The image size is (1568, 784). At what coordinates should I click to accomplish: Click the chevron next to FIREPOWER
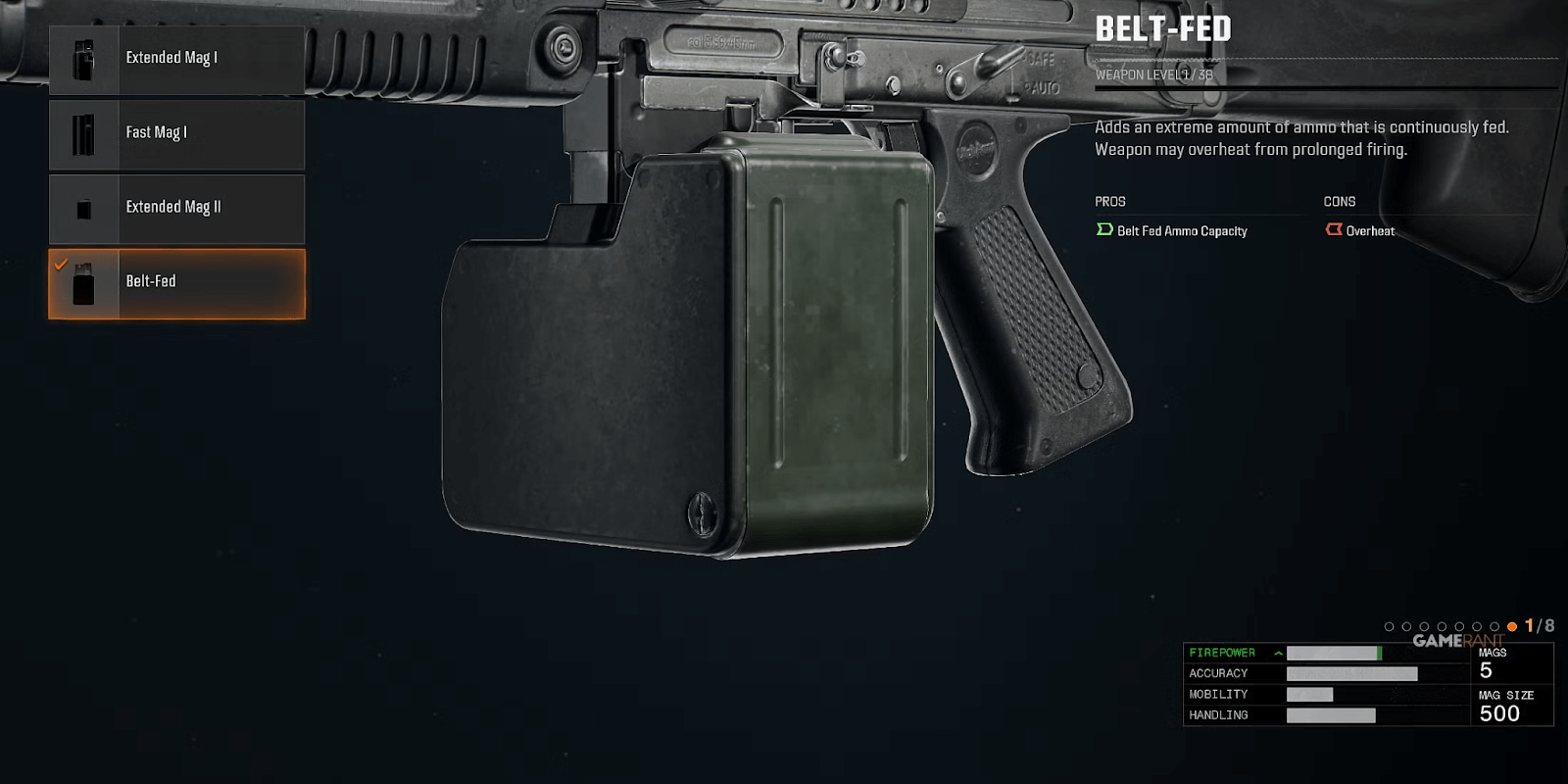click(x=1277, y=652)
